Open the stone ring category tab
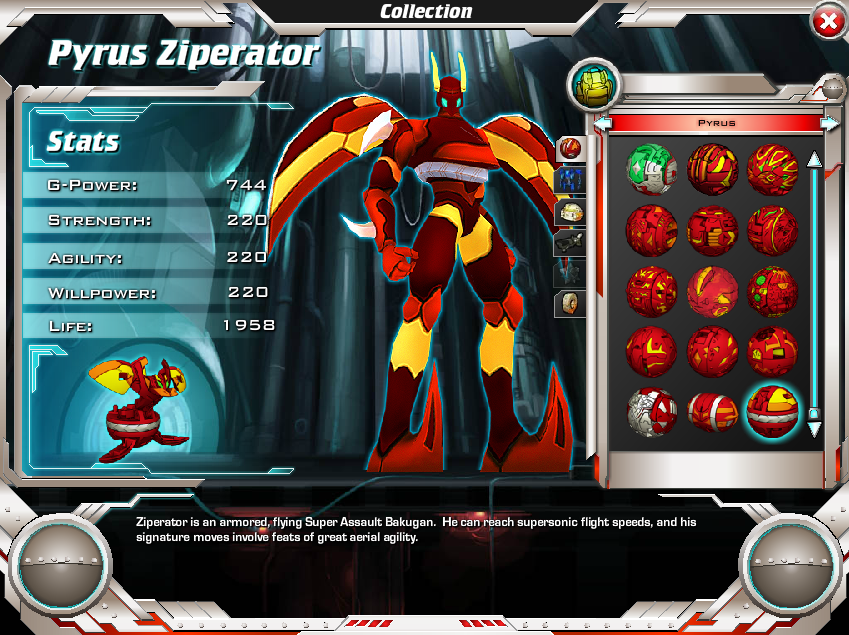The width and height of the screenshot is (849, 635). (x=570, y=302)
